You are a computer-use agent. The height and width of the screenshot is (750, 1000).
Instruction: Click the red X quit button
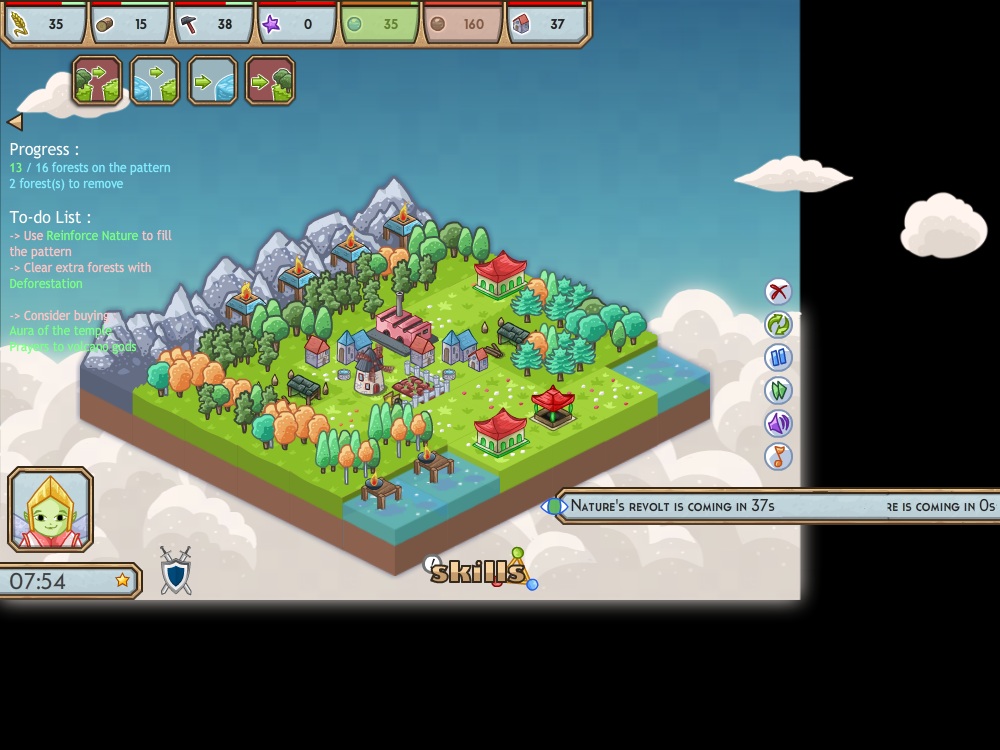click(778, 291)
